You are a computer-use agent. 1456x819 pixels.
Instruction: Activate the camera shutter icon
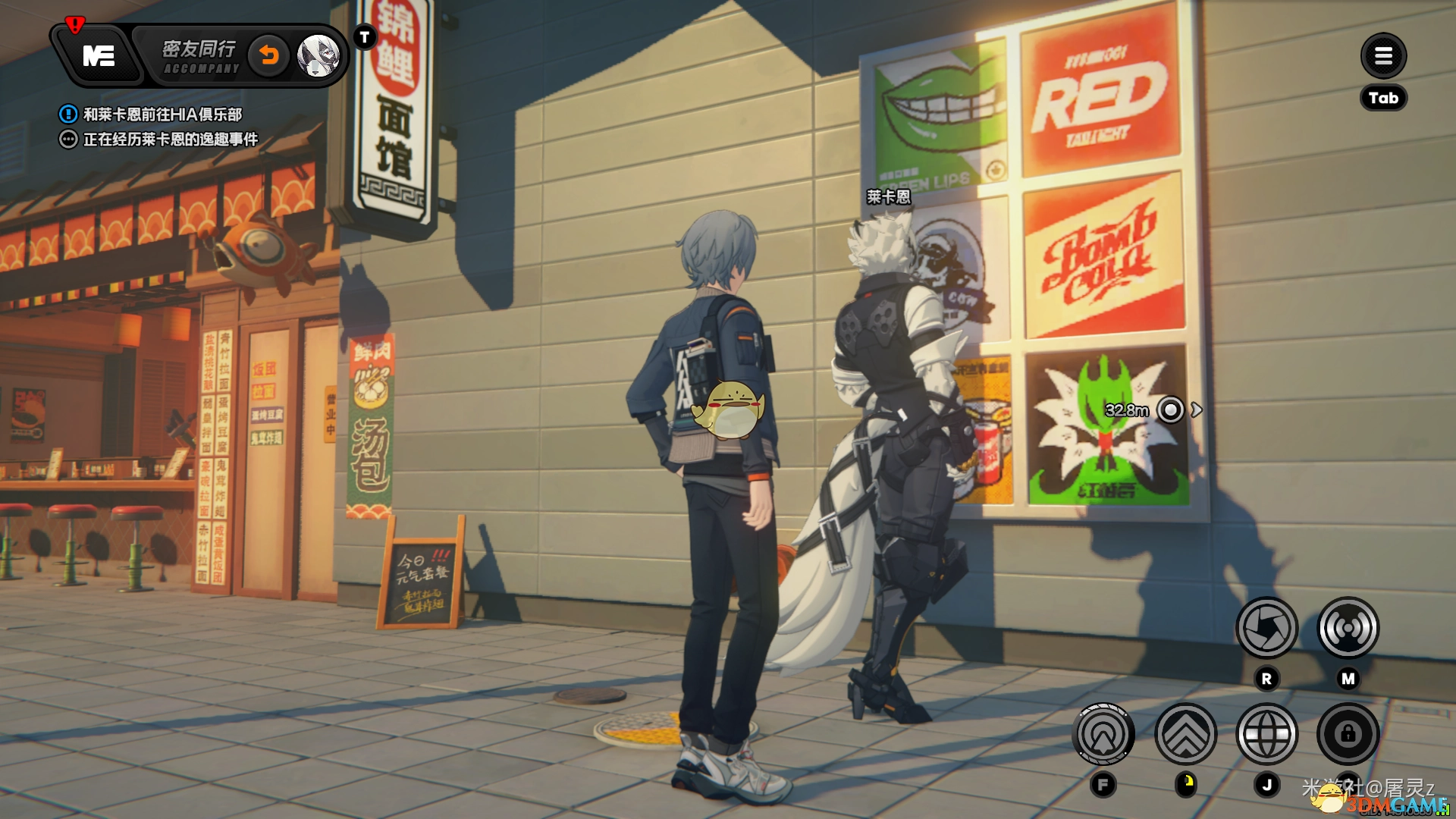point(1266,628)
